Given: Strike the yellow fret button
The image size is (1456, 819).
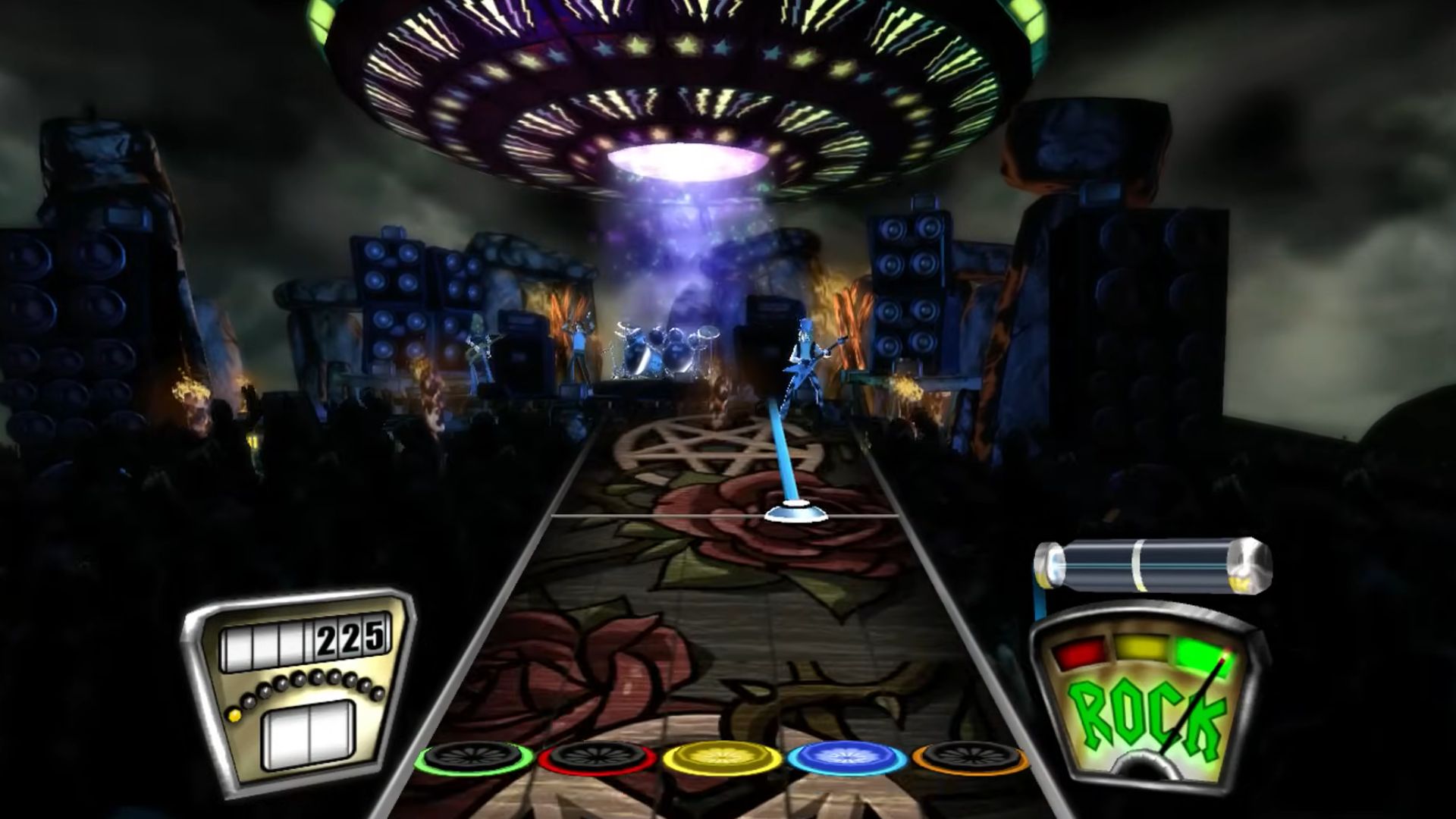Looking at the screenshot, I should (722, 758).
